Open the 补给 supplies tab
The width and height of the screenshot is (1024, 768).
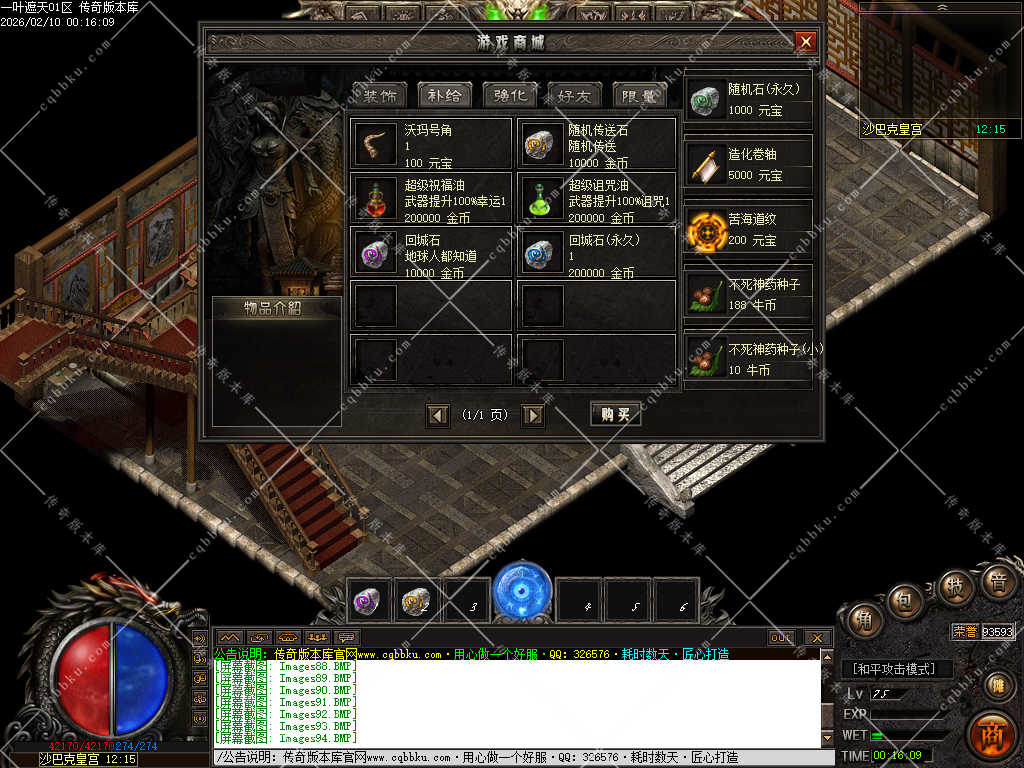click(x=444, y=95)
